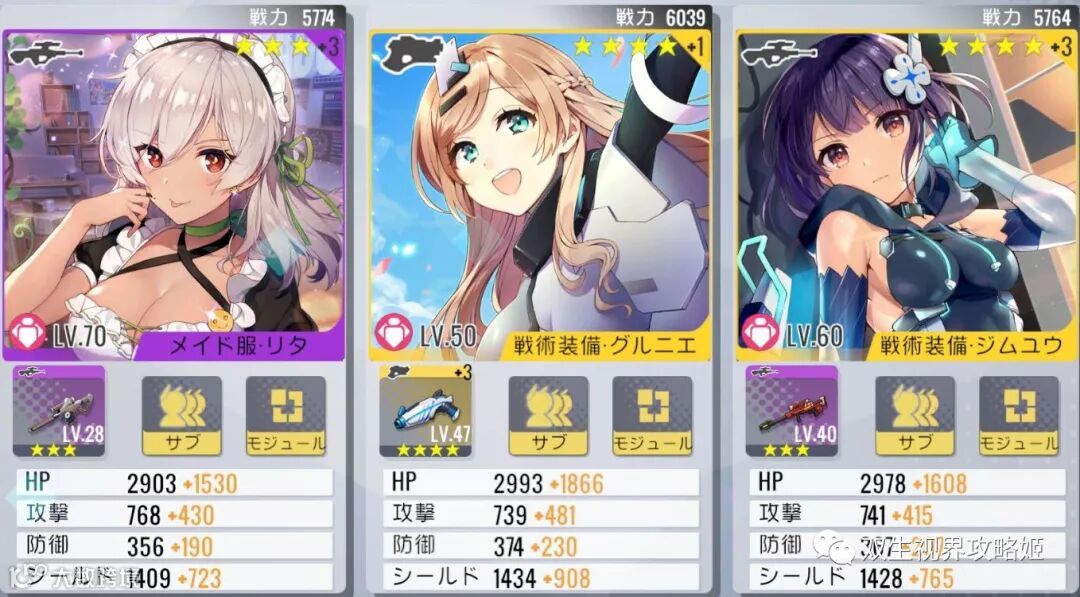Select the メイド服·リタ character card
The image size is (1080, 597).
pyautogui.click(x=174, y=195)
